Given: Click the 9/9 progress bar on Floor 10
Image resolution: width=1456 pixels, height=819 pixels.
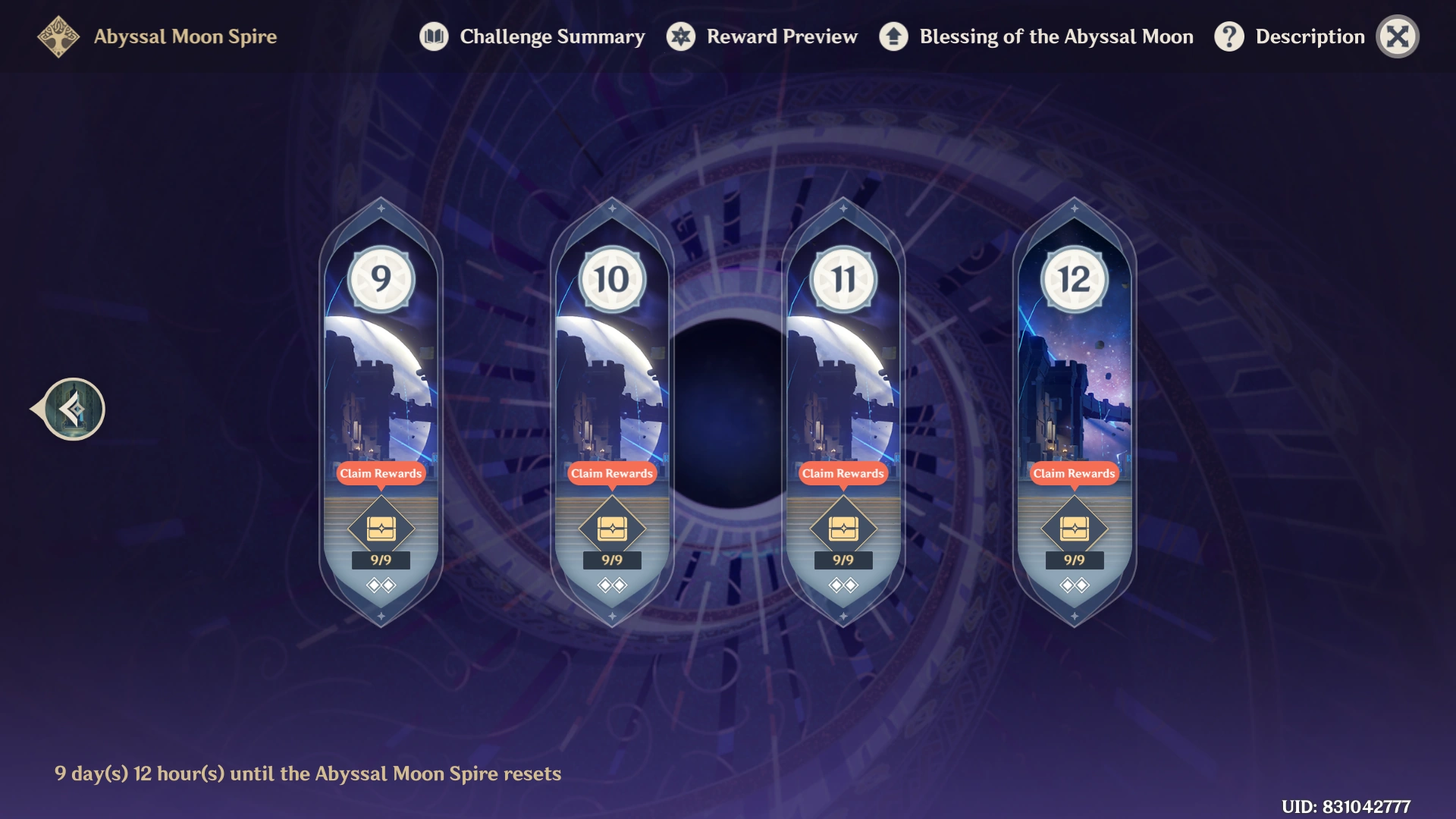Looking at the screenshot, I should pyautogui.click(x=612, y=561).
